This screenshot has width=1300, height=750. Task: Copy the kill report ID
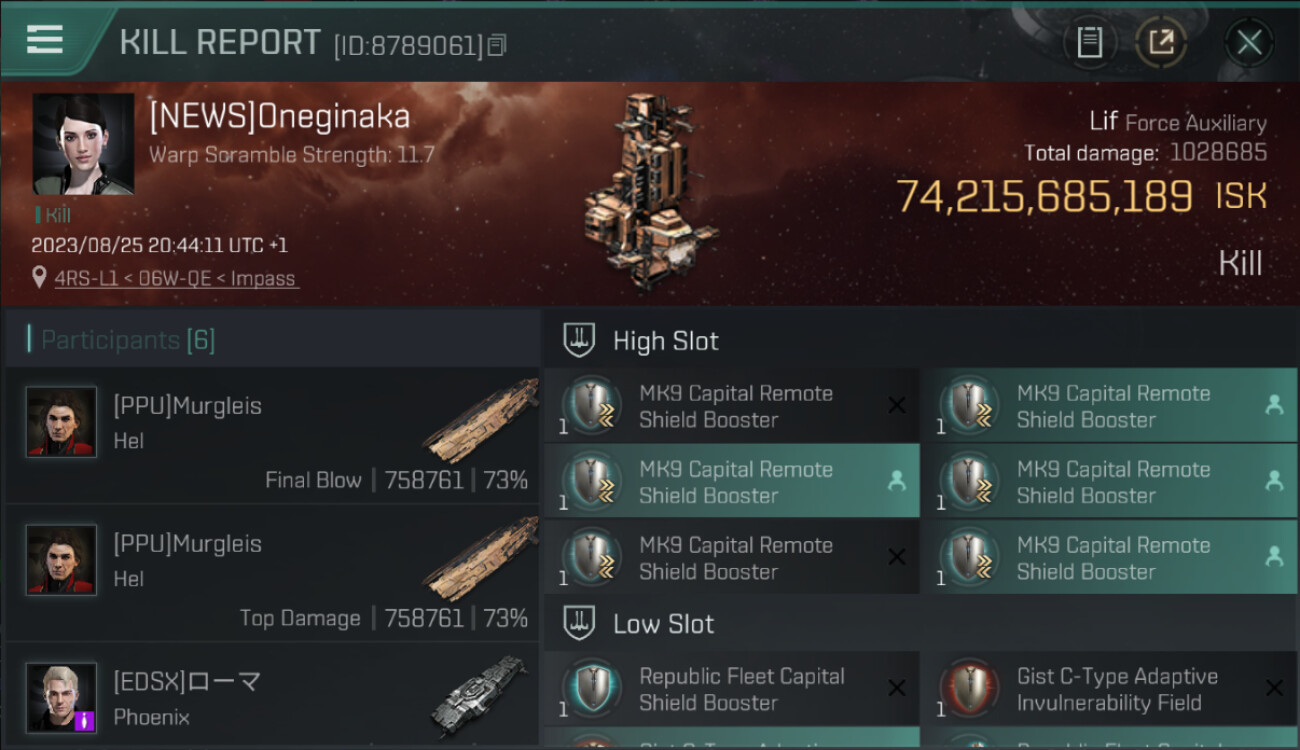click(x=497, y=45)
